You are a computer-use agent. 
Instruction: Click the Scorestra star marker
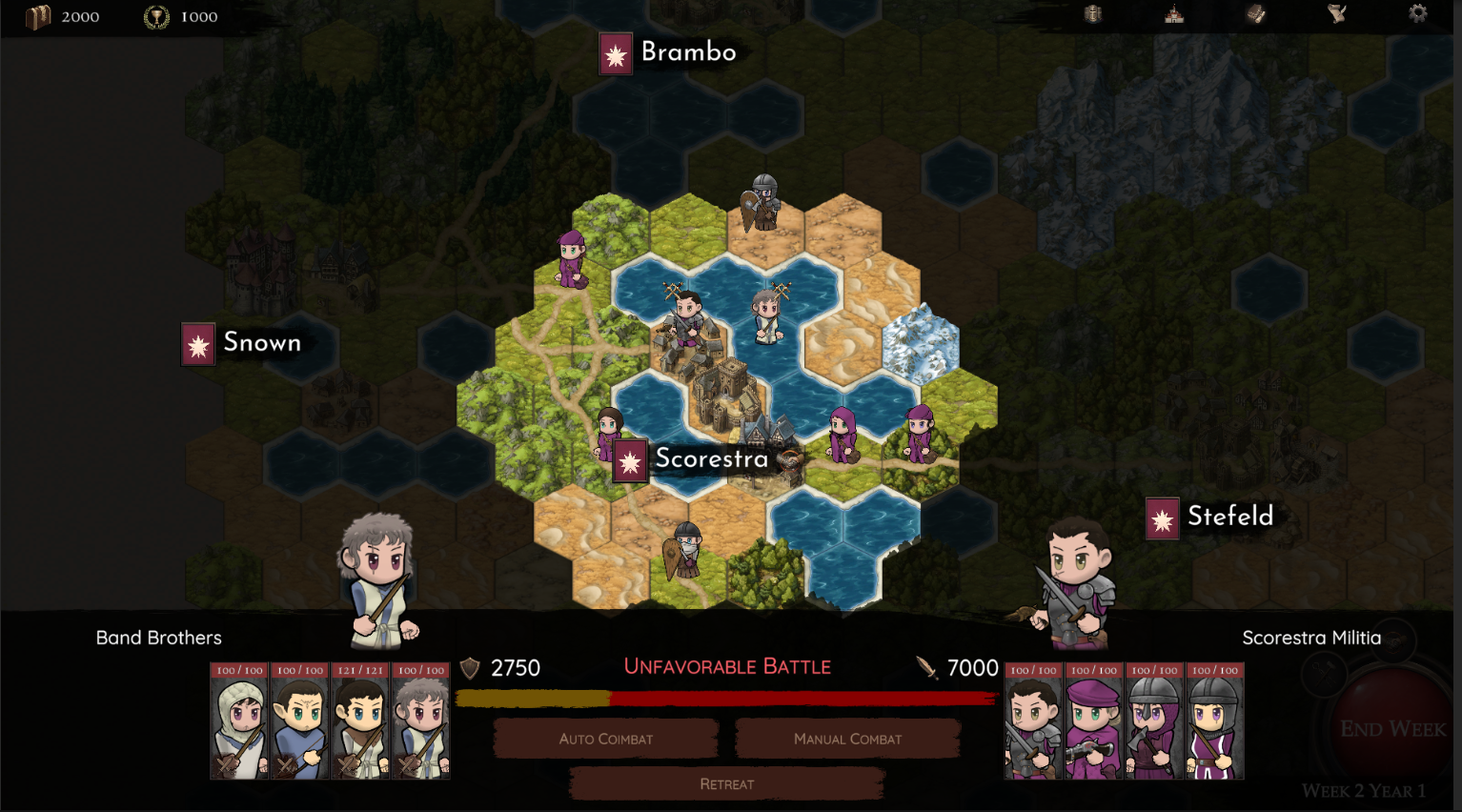click(630, 459)
